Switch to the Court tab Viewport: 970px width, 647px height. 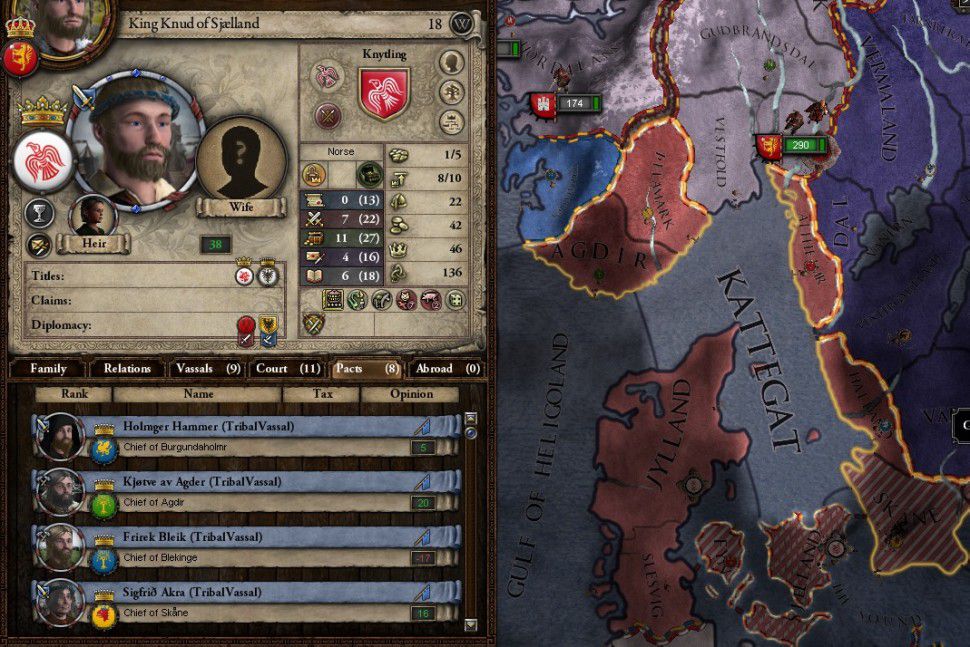[x=287, y=368]
